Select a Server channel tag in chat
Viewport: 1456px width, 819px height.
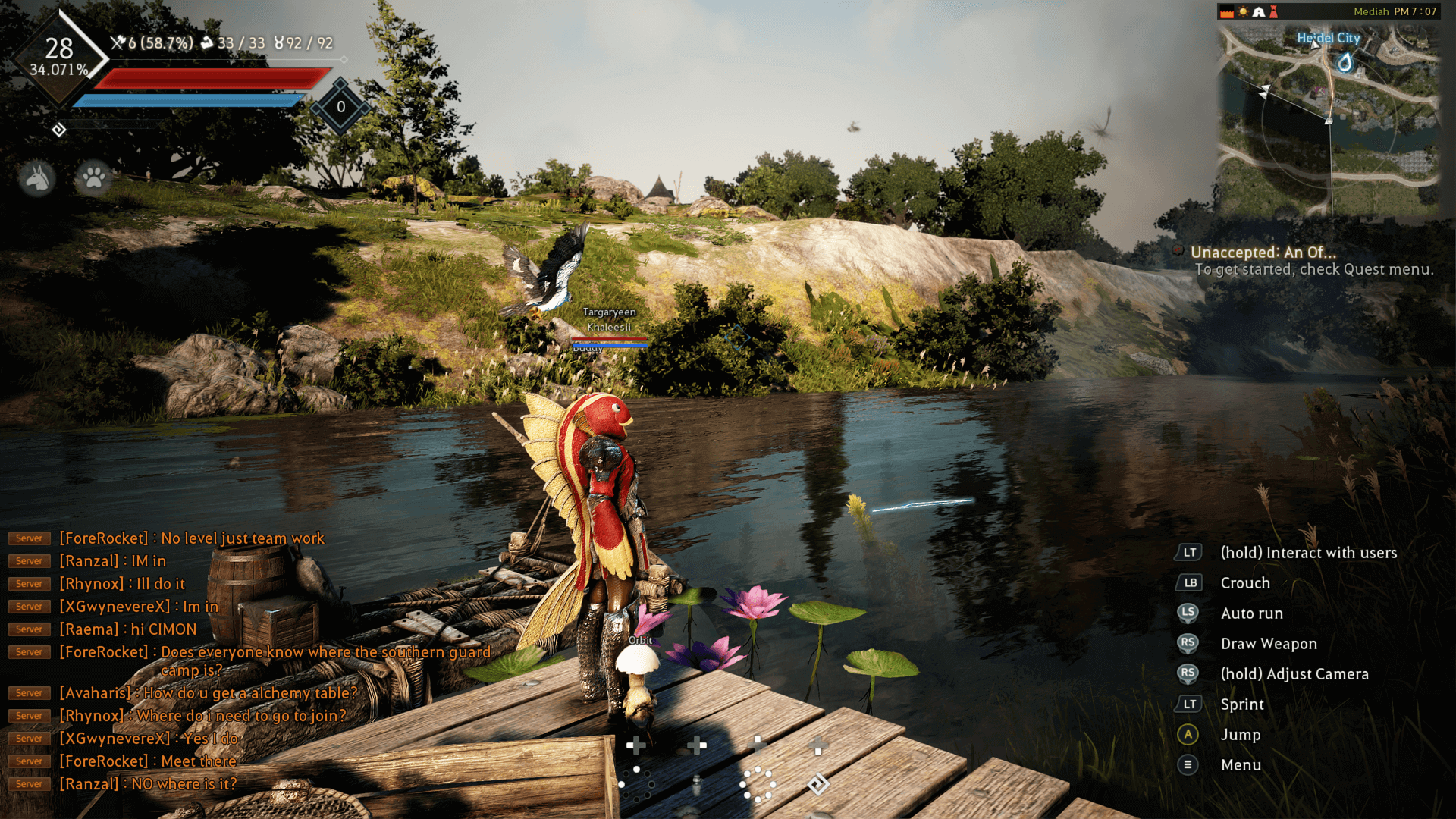tap(29, 538)
